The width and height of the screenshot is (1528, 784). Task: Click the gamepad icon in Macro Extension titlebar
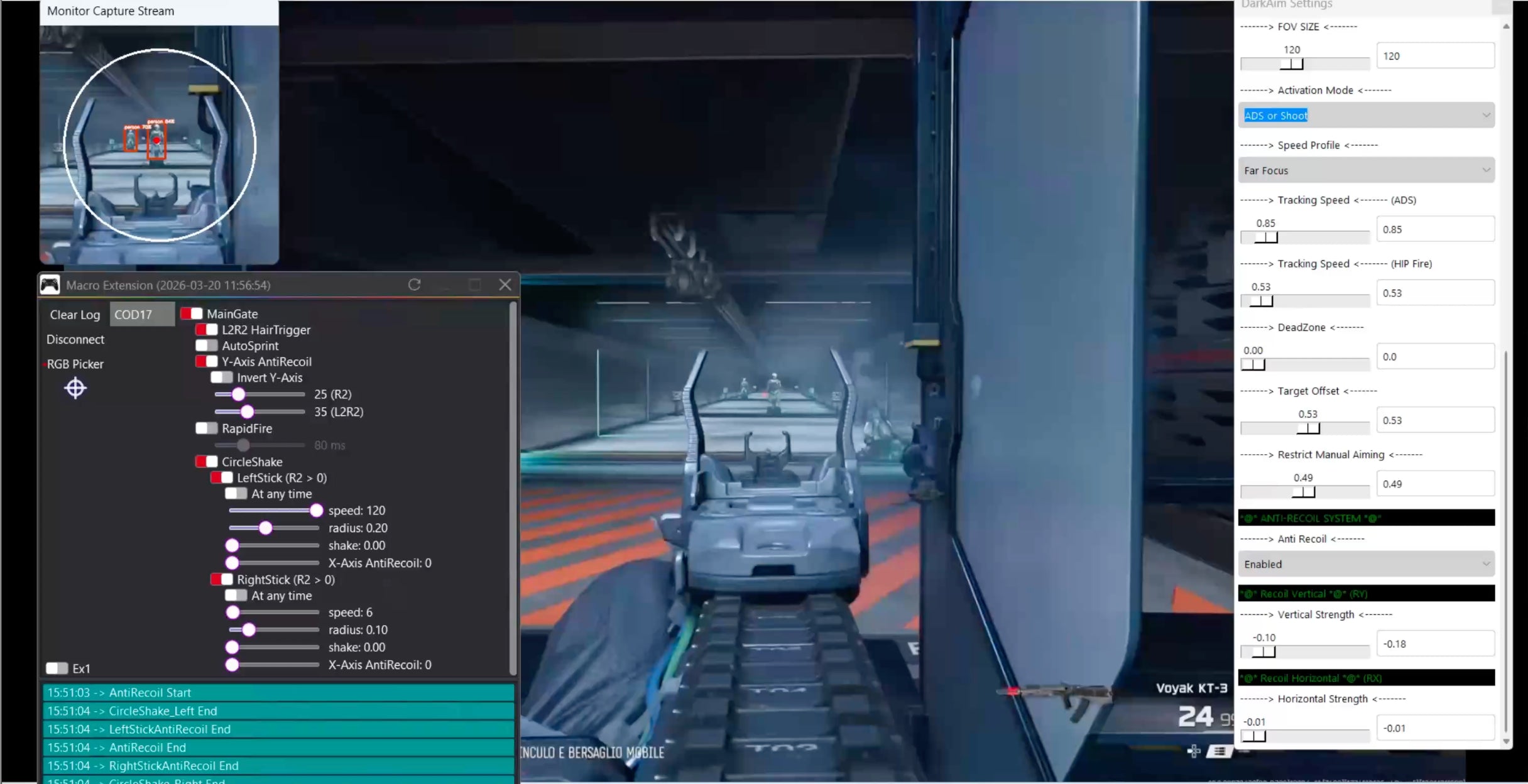point(50,285)
